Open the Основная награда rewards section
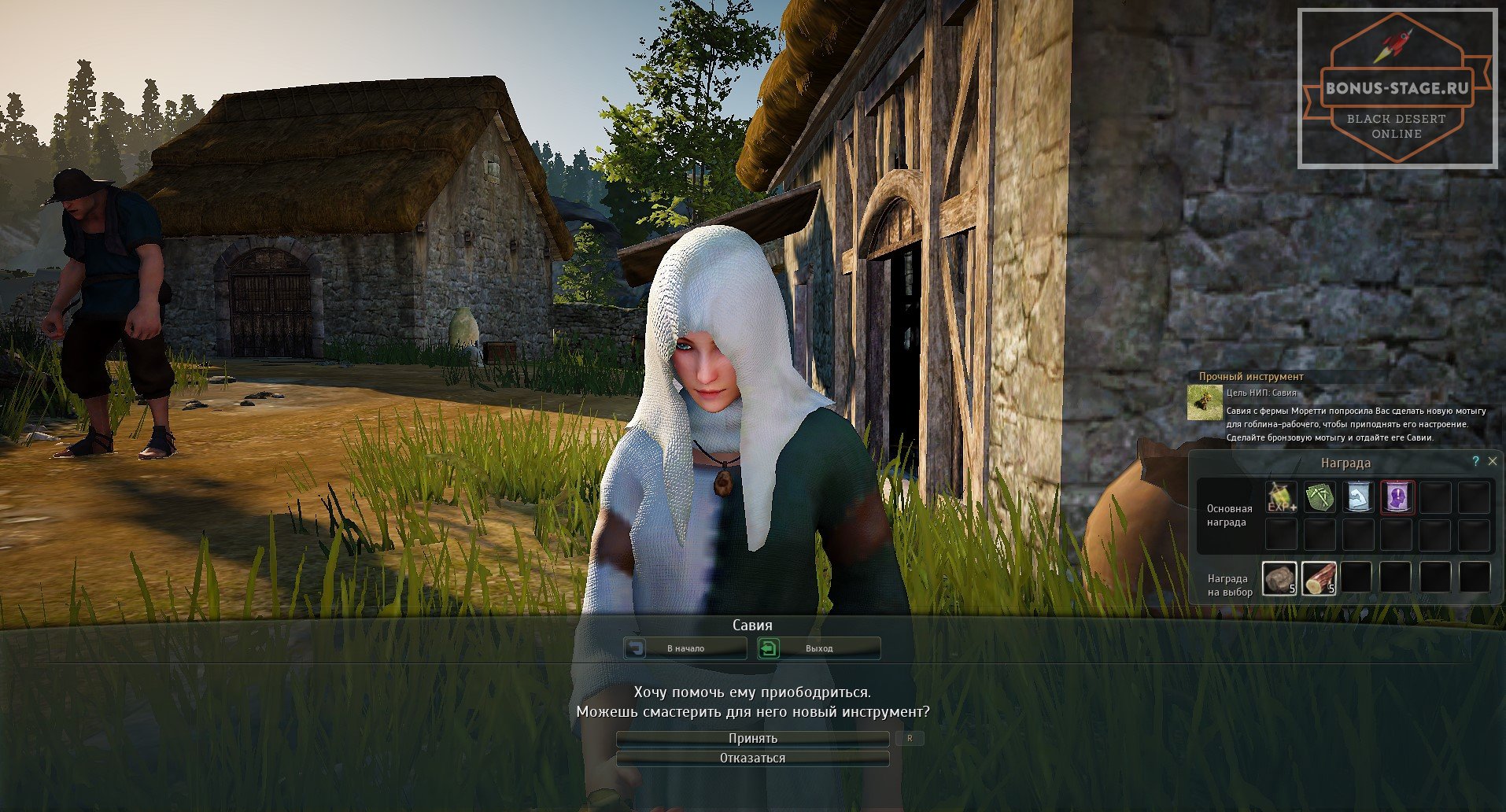Viewport: 1506px width, 812px height. [x=1229, y=515]
